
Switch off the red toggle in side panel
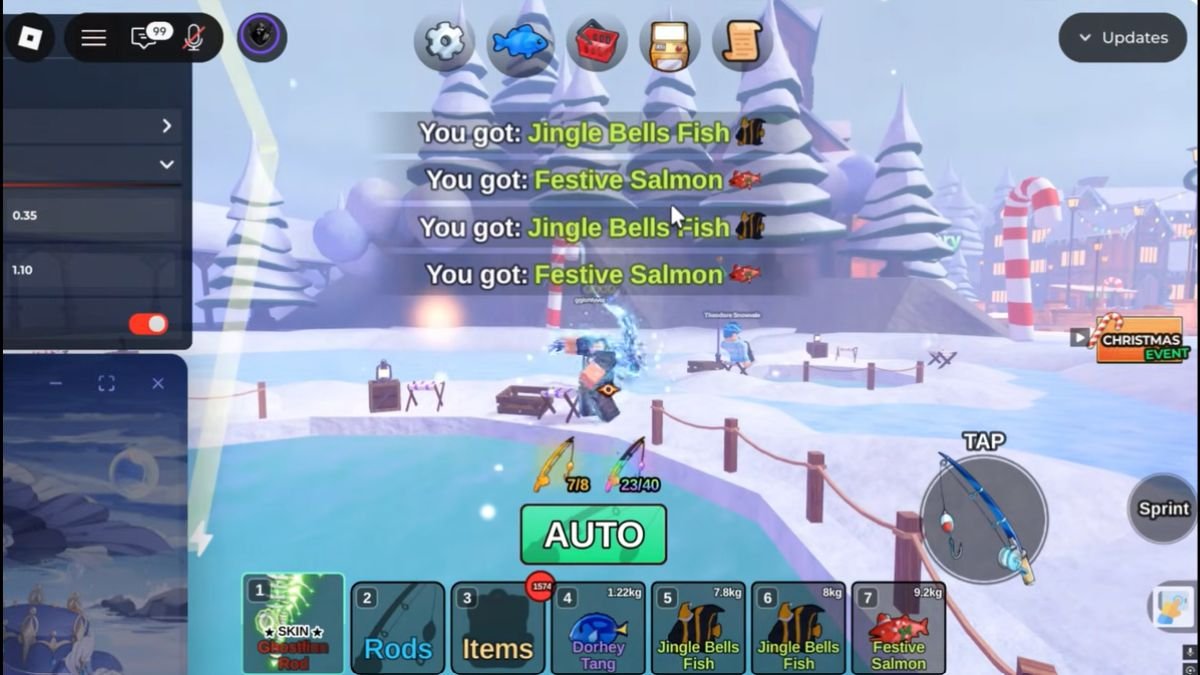pos(148,324)
